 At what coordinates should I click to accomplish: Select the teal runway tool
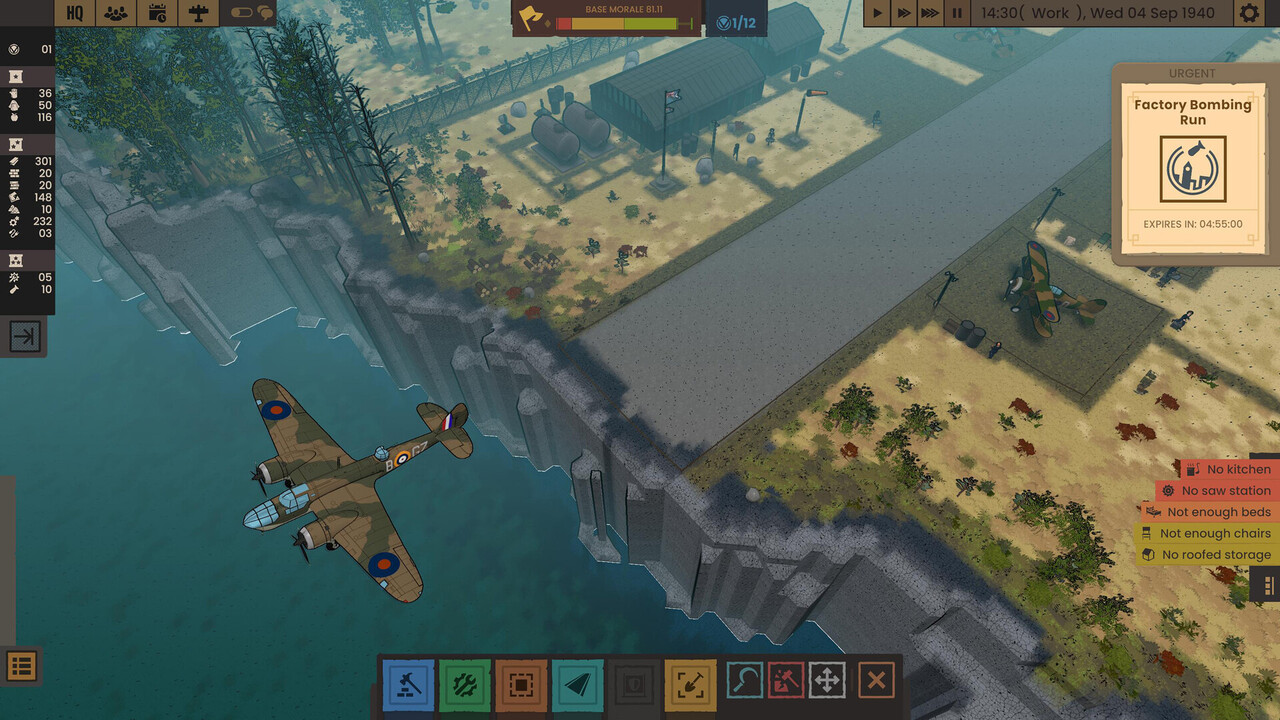click(x=578, y=685)
